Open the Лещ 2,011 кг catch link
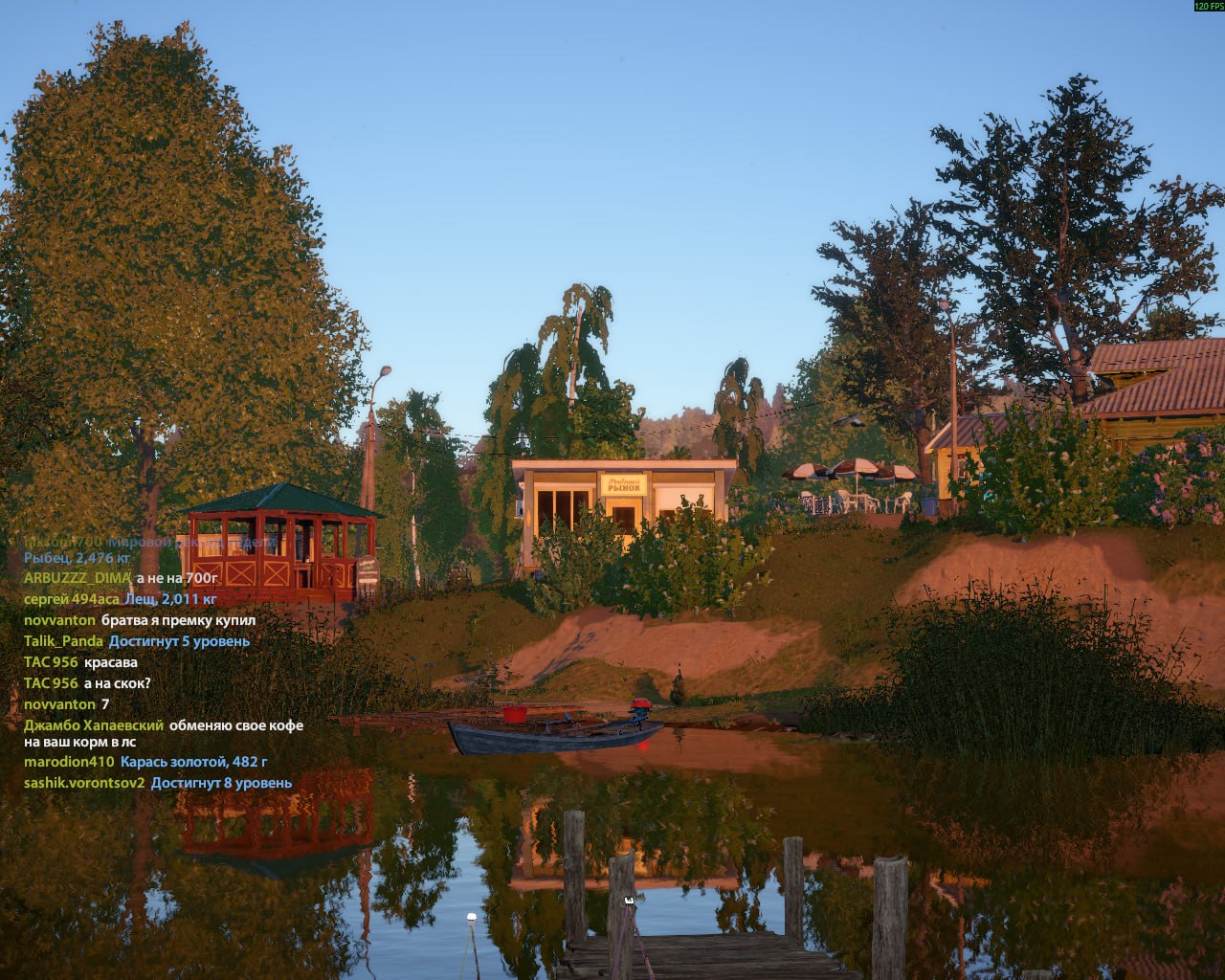The height and width of the screenshot is (980, 1225). [x=170, y=599]
